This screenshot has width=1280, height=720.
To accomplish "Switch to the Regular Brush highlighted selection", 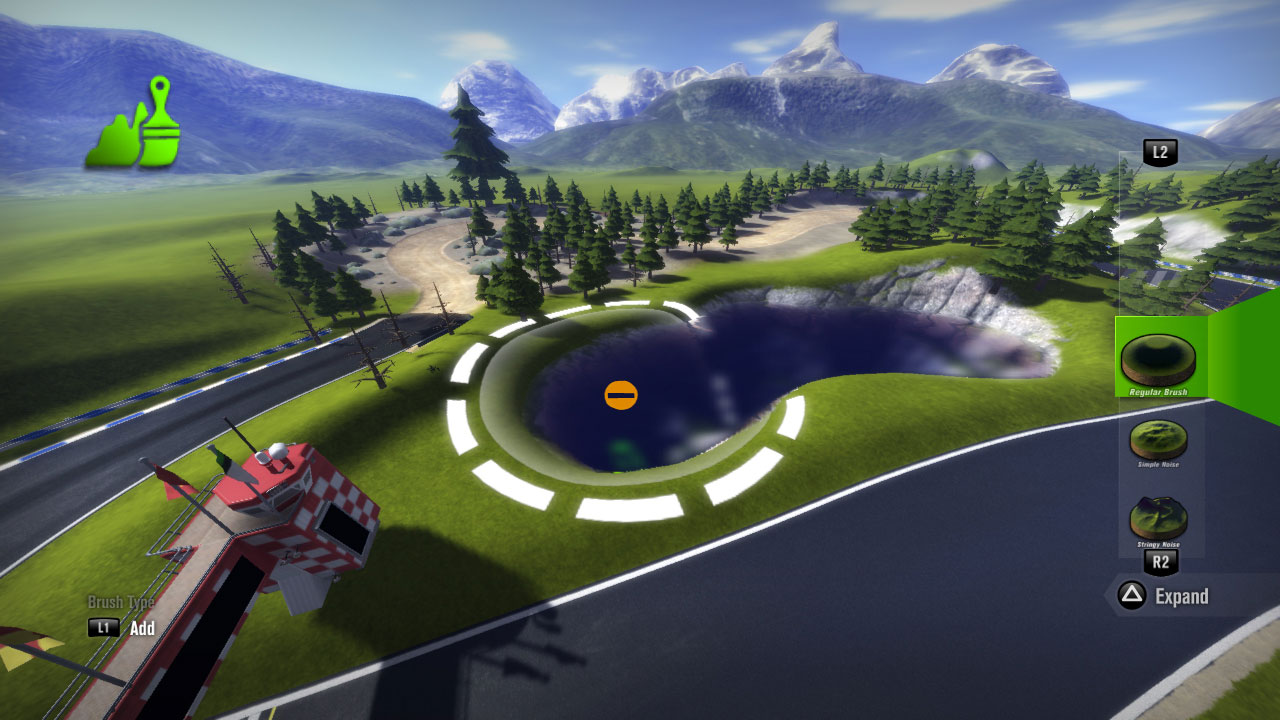I will [1160, 358].
